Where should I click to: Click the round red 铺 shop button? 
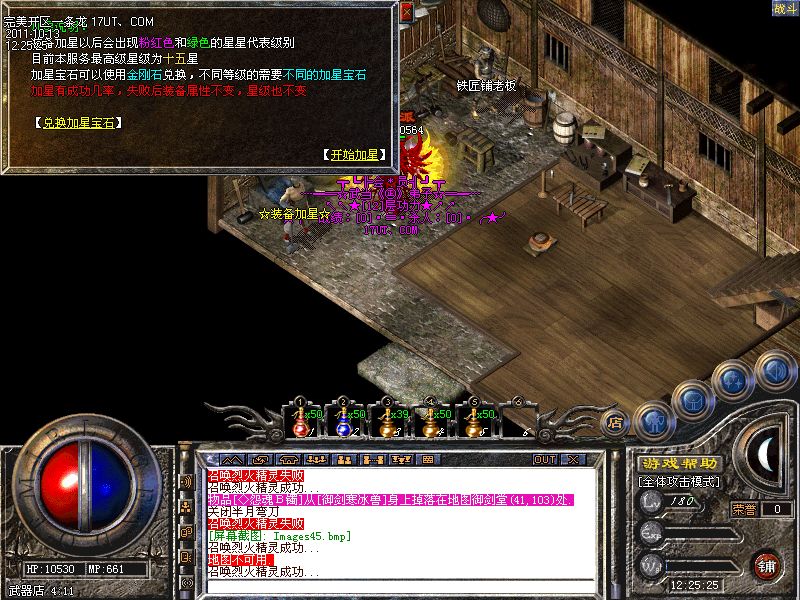pos(767,564)
